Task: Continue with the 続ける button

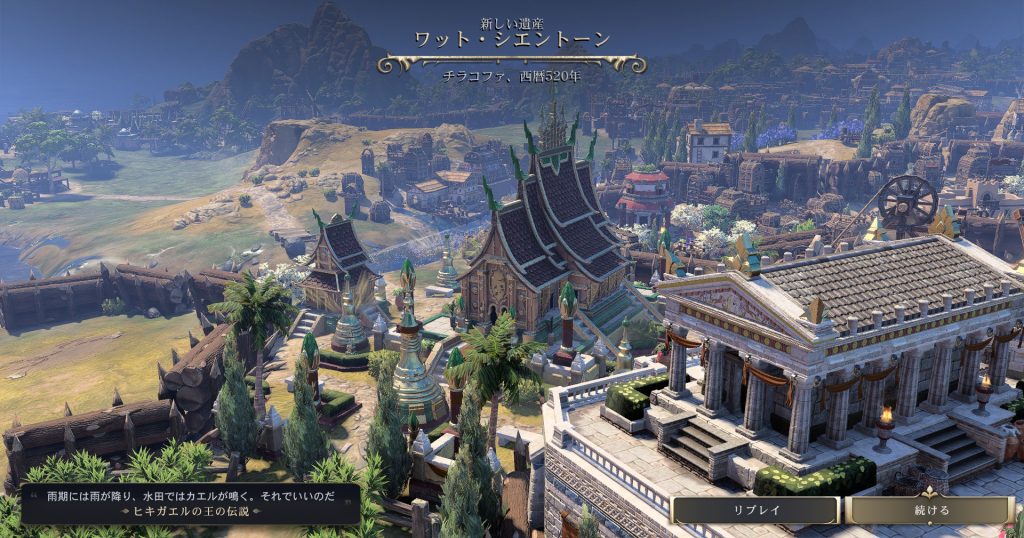Action: point(931,510)
